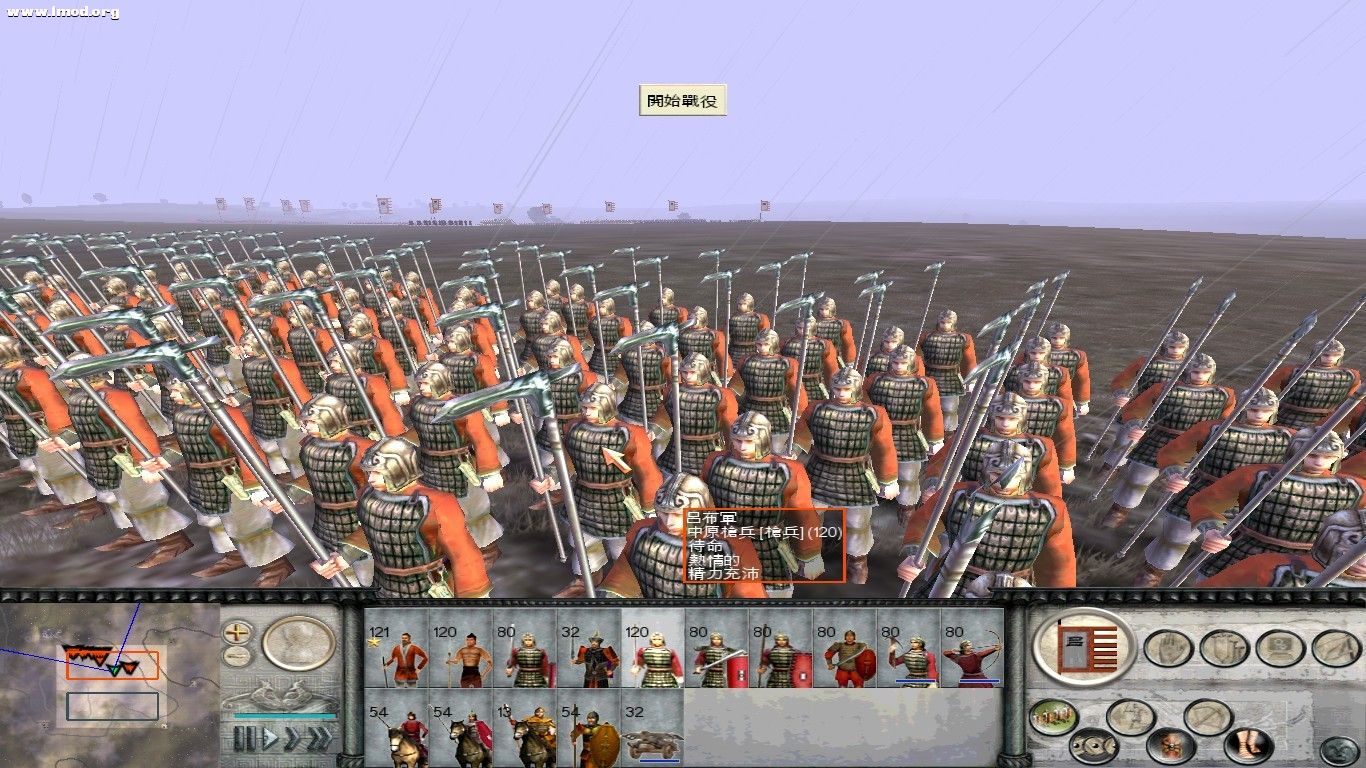Click the war cry ability icon
1366x768 pixels.
(x=1169, y=744)
